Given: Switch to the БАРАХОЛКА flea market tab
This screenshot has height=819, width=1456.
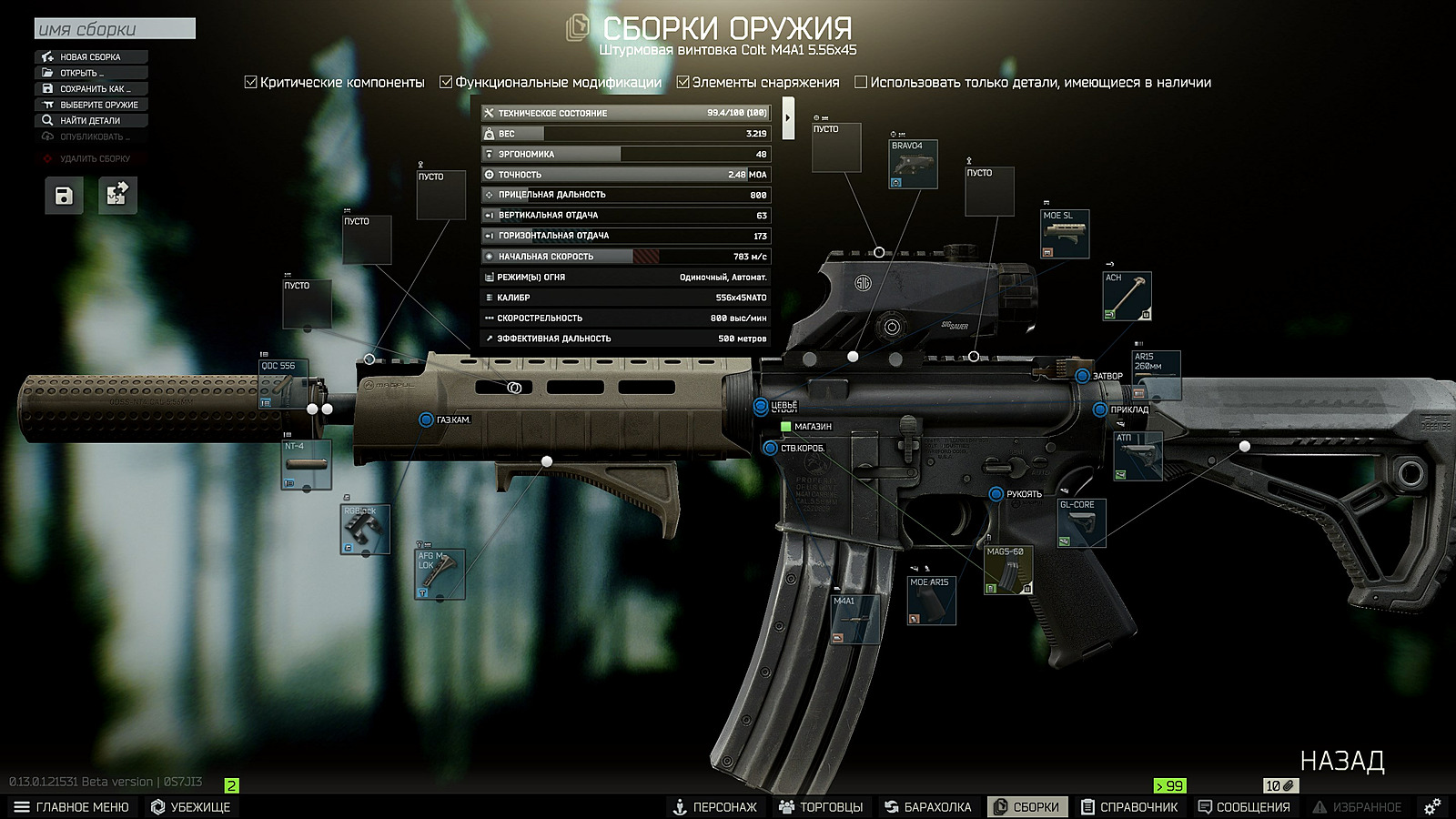Looking at the screenshot, I should [928, 807].
